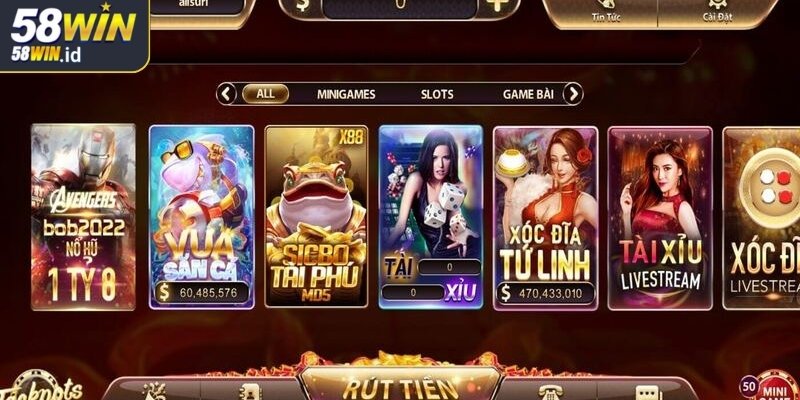Open the Jackpots panel
800x400 pixels.
coord(40,390)
